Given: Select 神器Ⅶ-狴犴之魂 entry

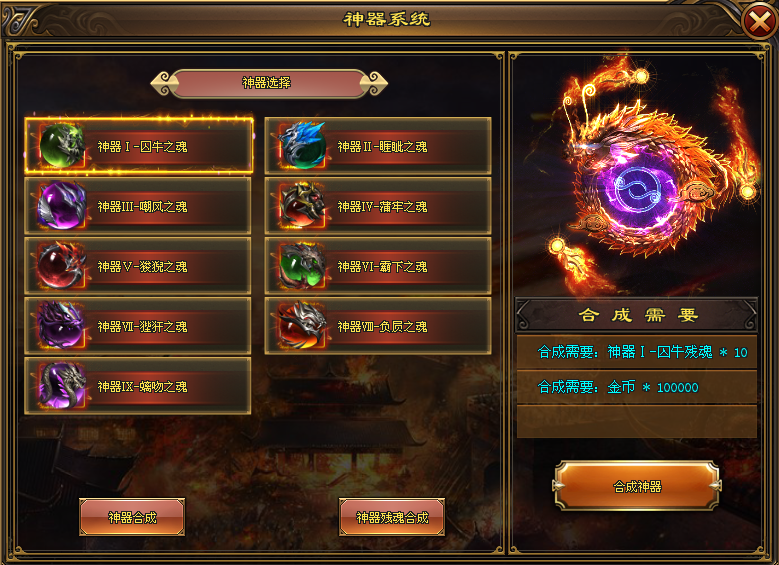Looking at the screenshot, I should click(x=138, y=327).
